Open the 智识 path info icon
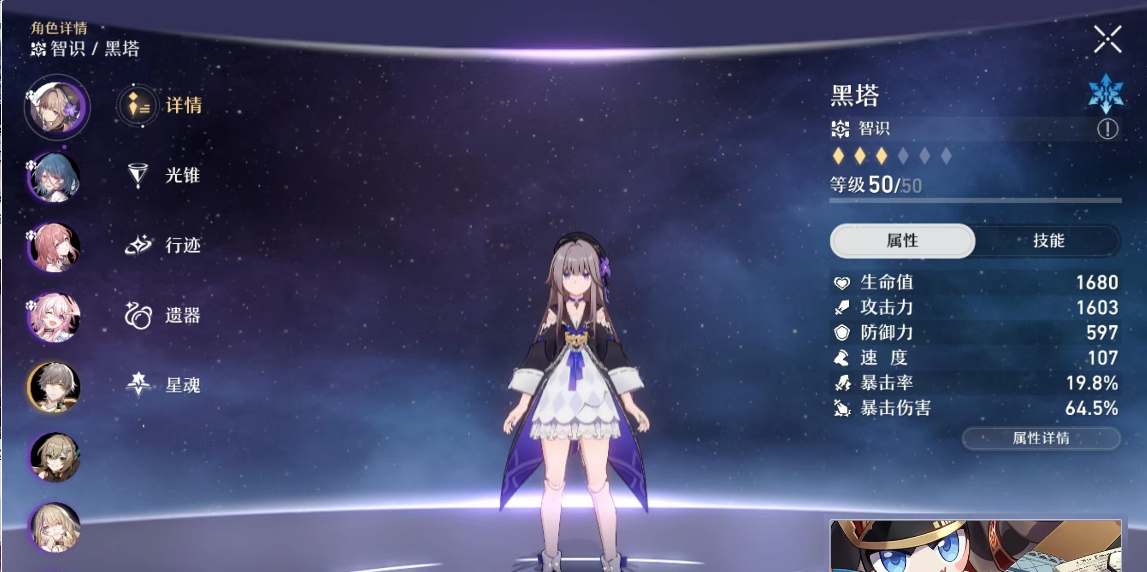Image resolution: width=1147 pixels, height=572 pixels. coord(1107,129)
